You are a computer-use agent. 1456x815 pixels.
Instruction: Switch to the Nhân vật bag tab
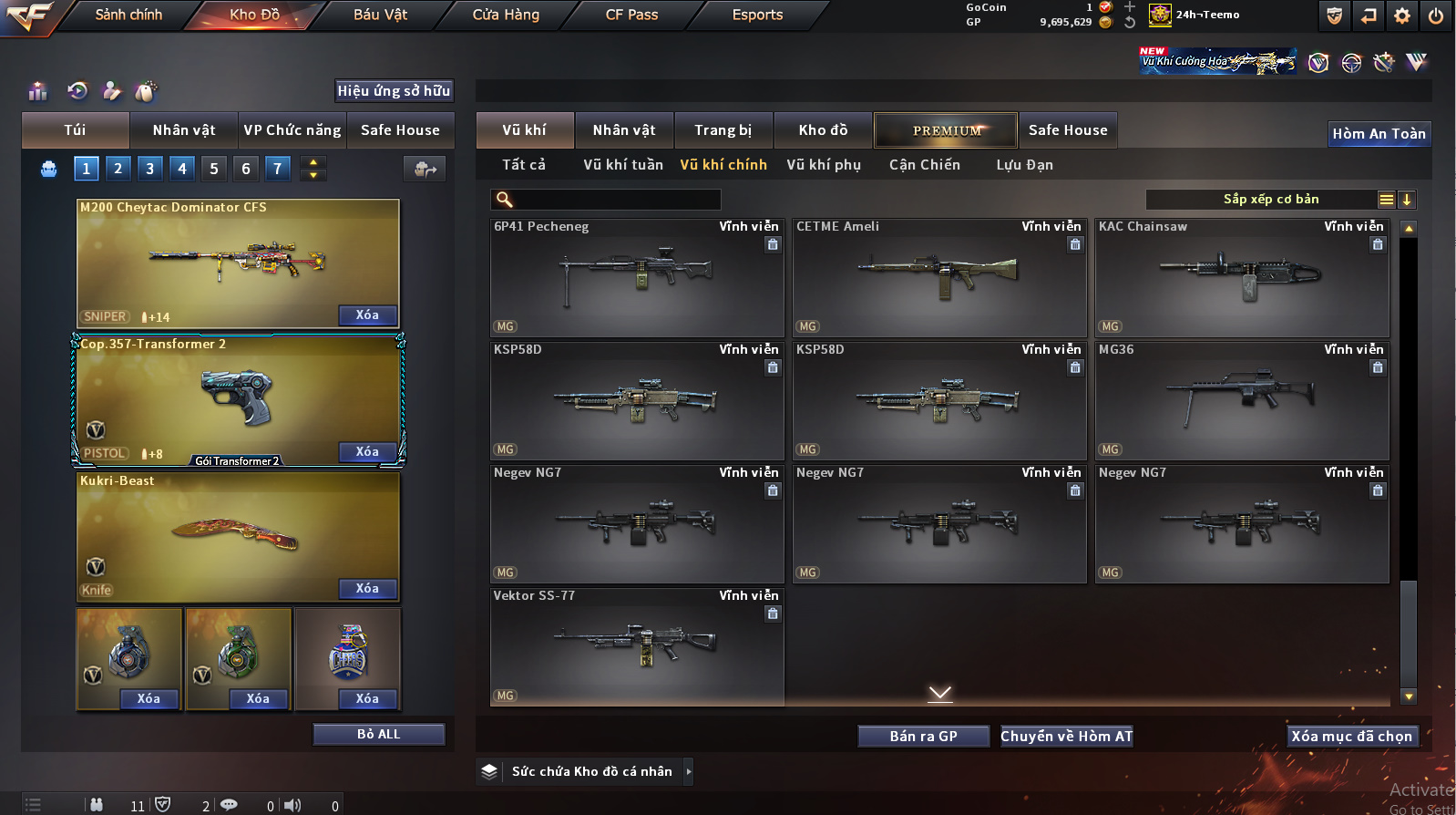point(184,130)
